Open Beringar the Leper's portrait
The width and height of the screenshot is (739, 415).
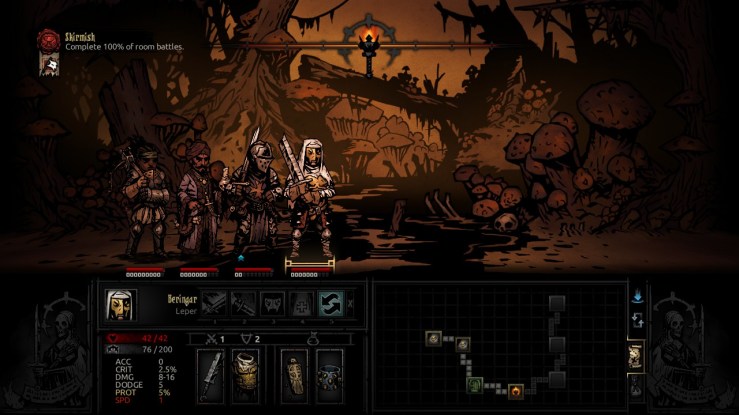pyautogui.click(x=120, y=303)
